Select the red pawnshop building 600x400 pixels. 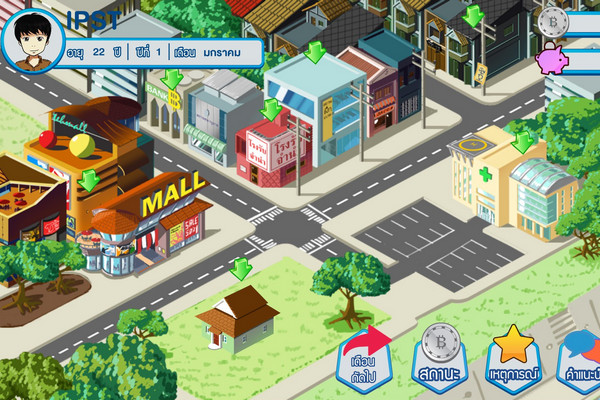coord(266,152)
